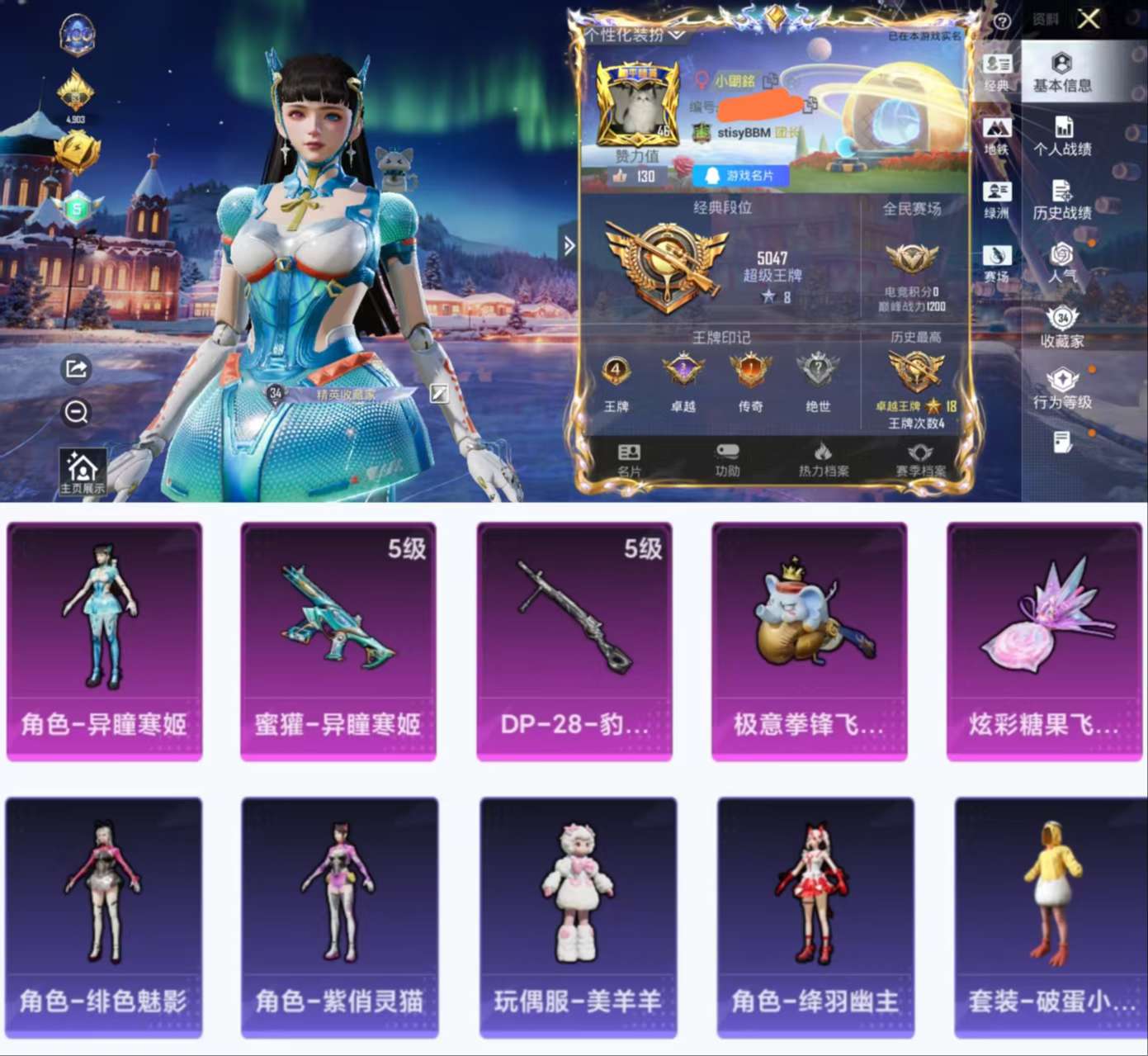Select the 经典 classic mode tab
Image resolution: width=1148 pixels, height=1056 pixels.
pos(998,73)
